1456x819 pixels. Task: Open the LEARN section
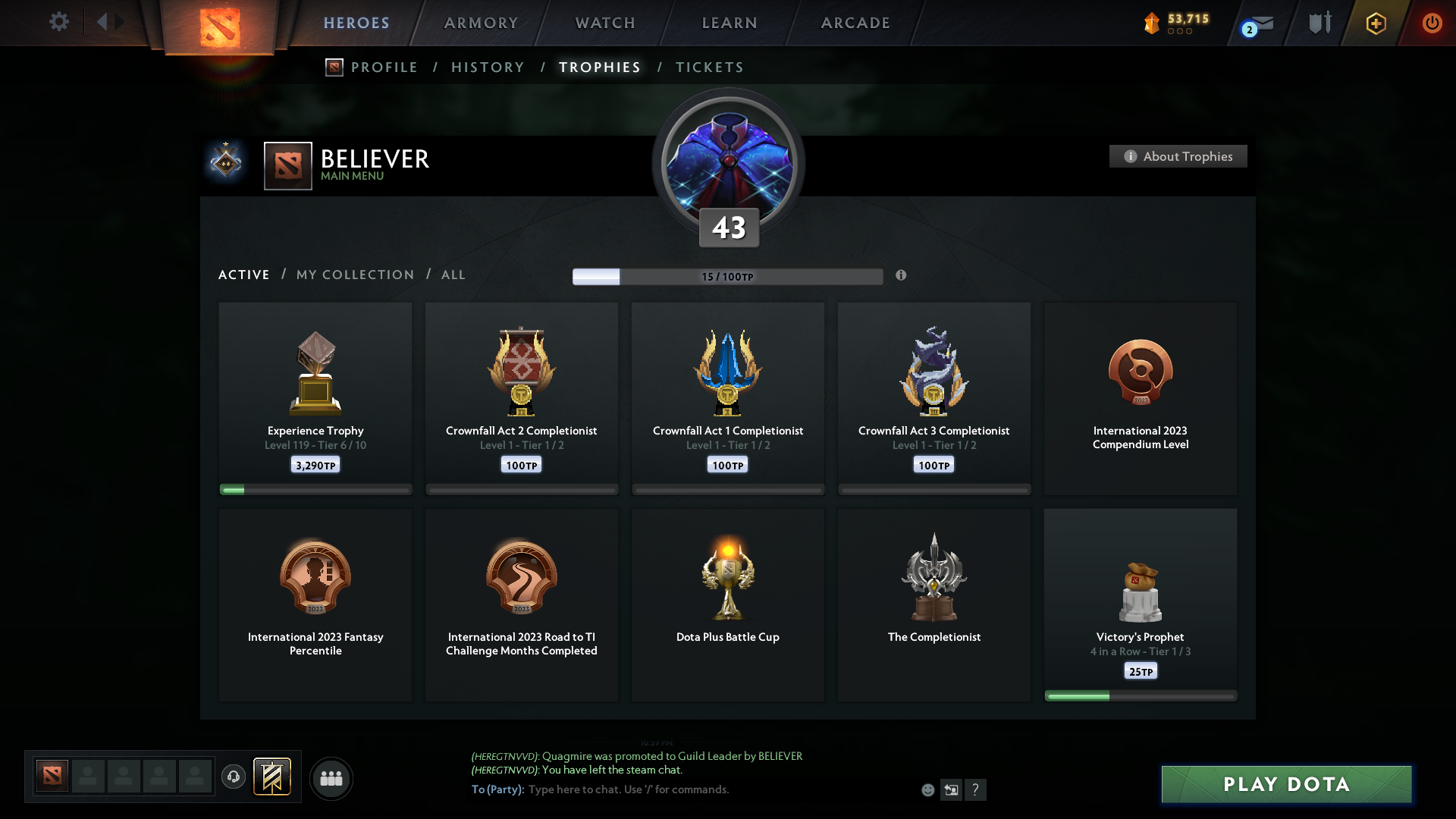[x=727, y=23]
